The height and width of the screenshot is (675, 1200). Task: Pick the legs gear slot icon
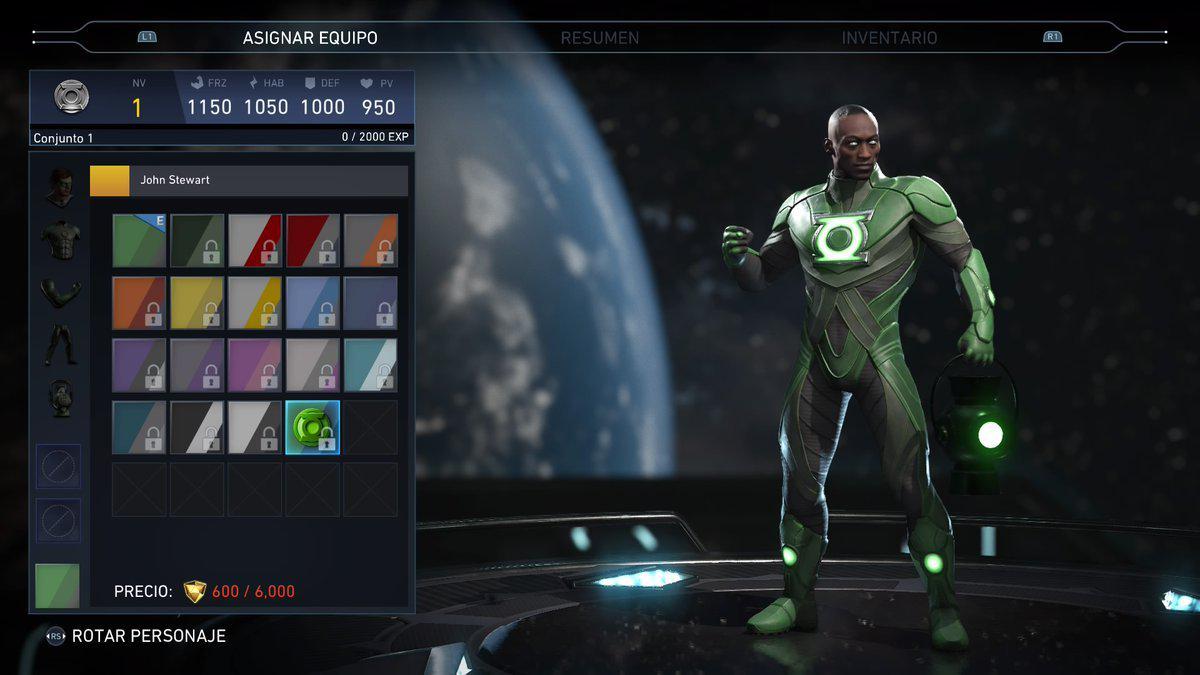[x=60, y=345]
